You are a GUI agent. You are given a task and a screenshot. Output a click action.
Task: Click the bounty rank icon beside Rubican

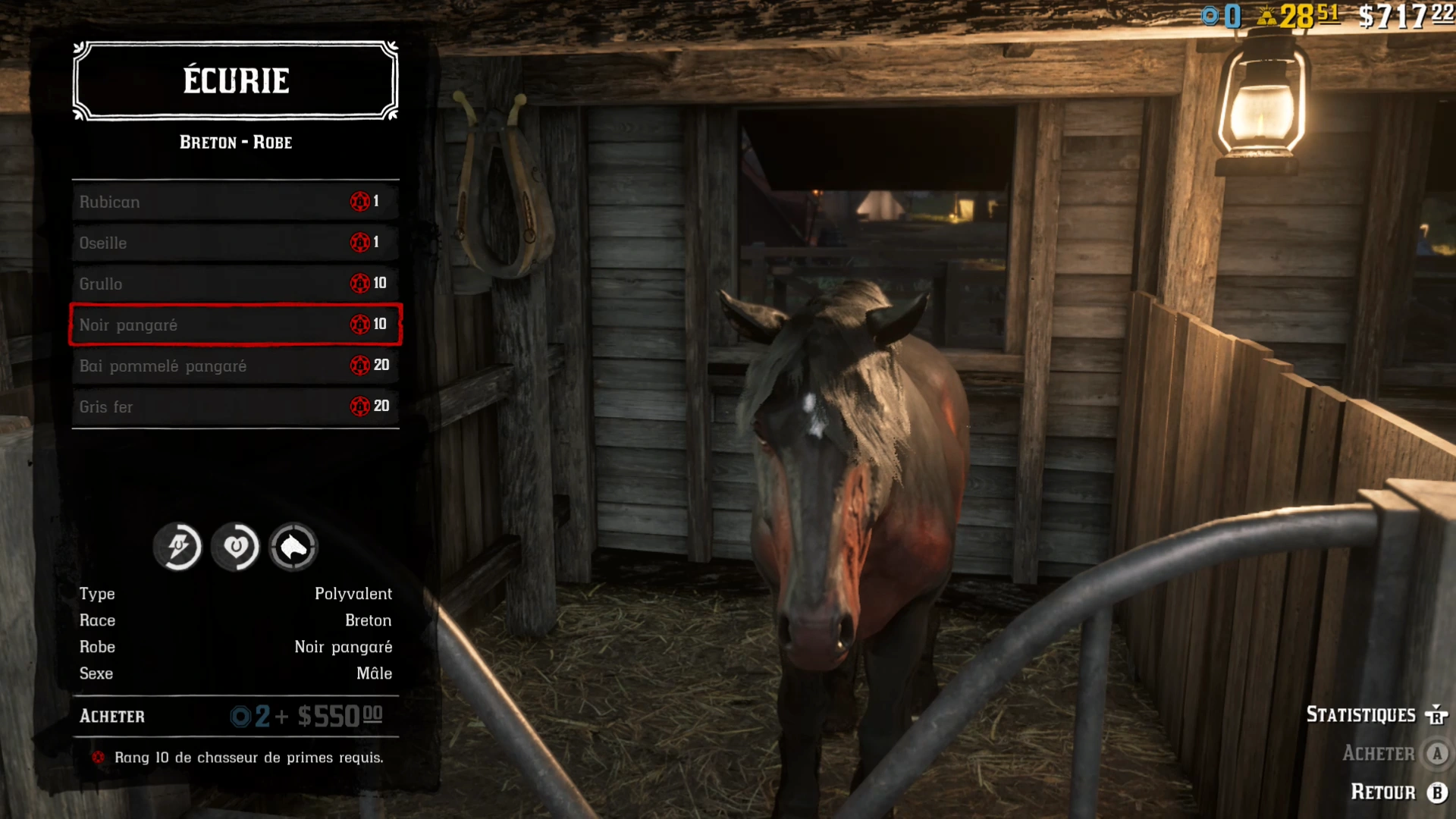coord(359,201)
